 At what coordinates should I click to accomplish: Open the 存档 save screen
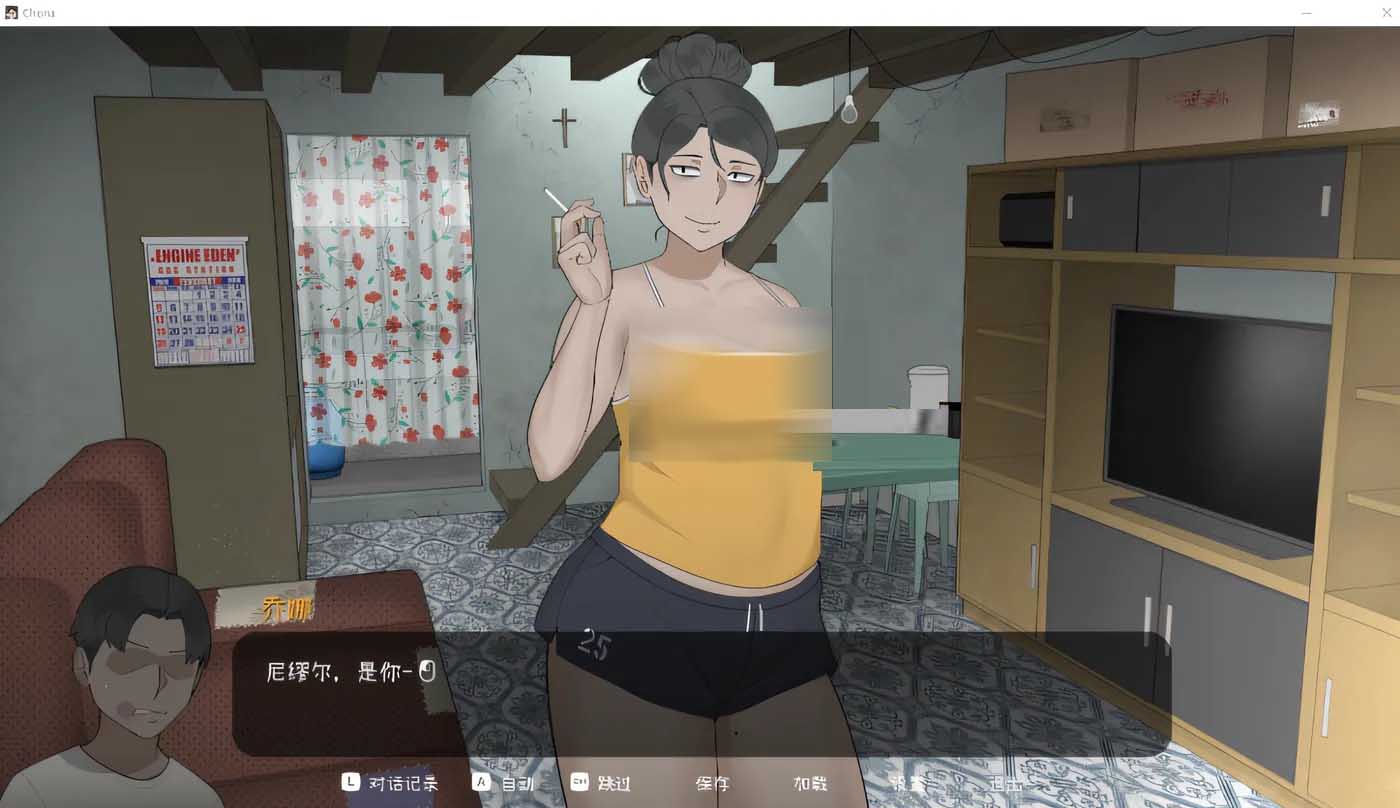click(x=712, y=784)
